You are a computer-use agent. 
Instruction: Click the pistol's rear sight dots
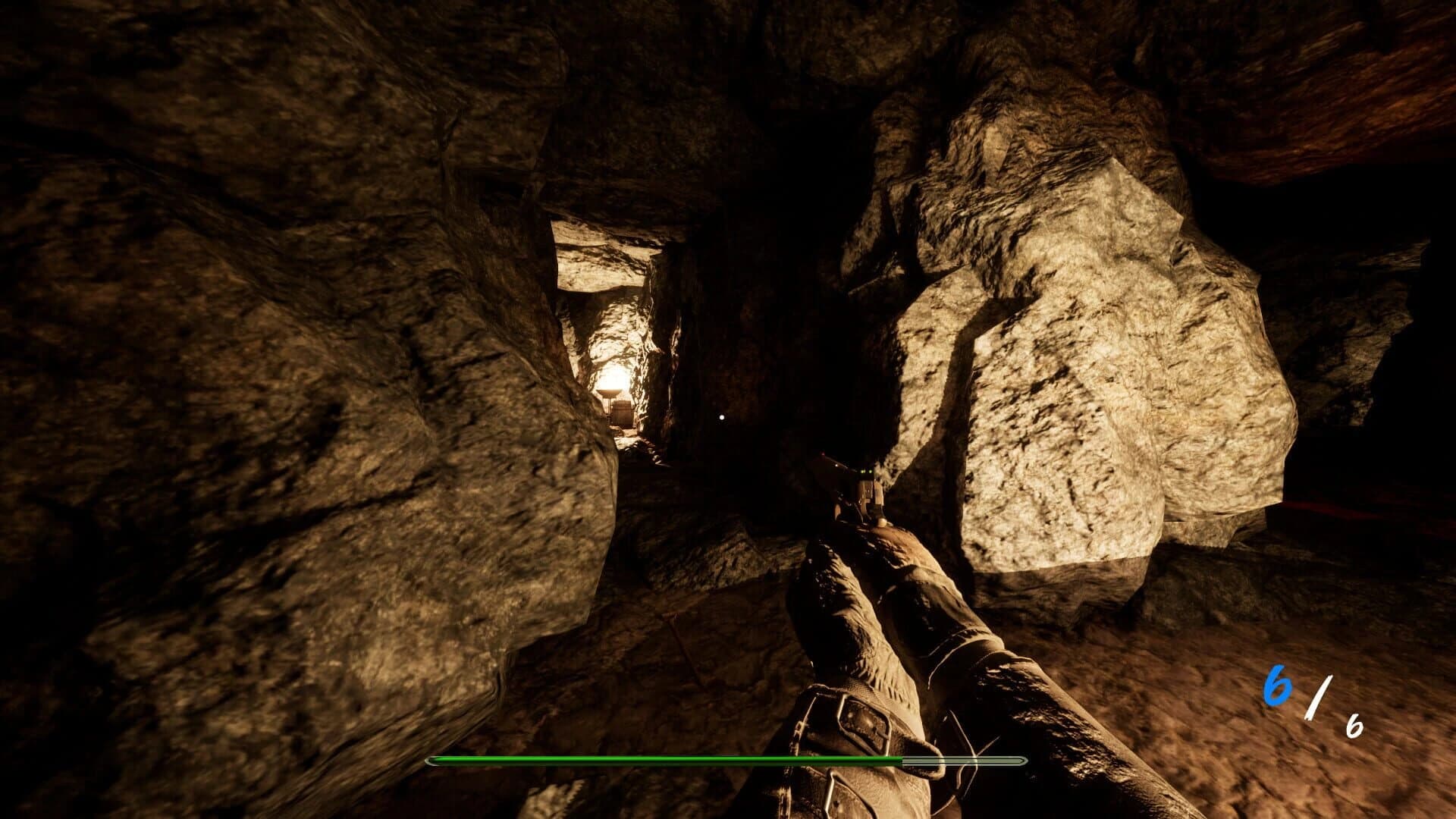866,472
